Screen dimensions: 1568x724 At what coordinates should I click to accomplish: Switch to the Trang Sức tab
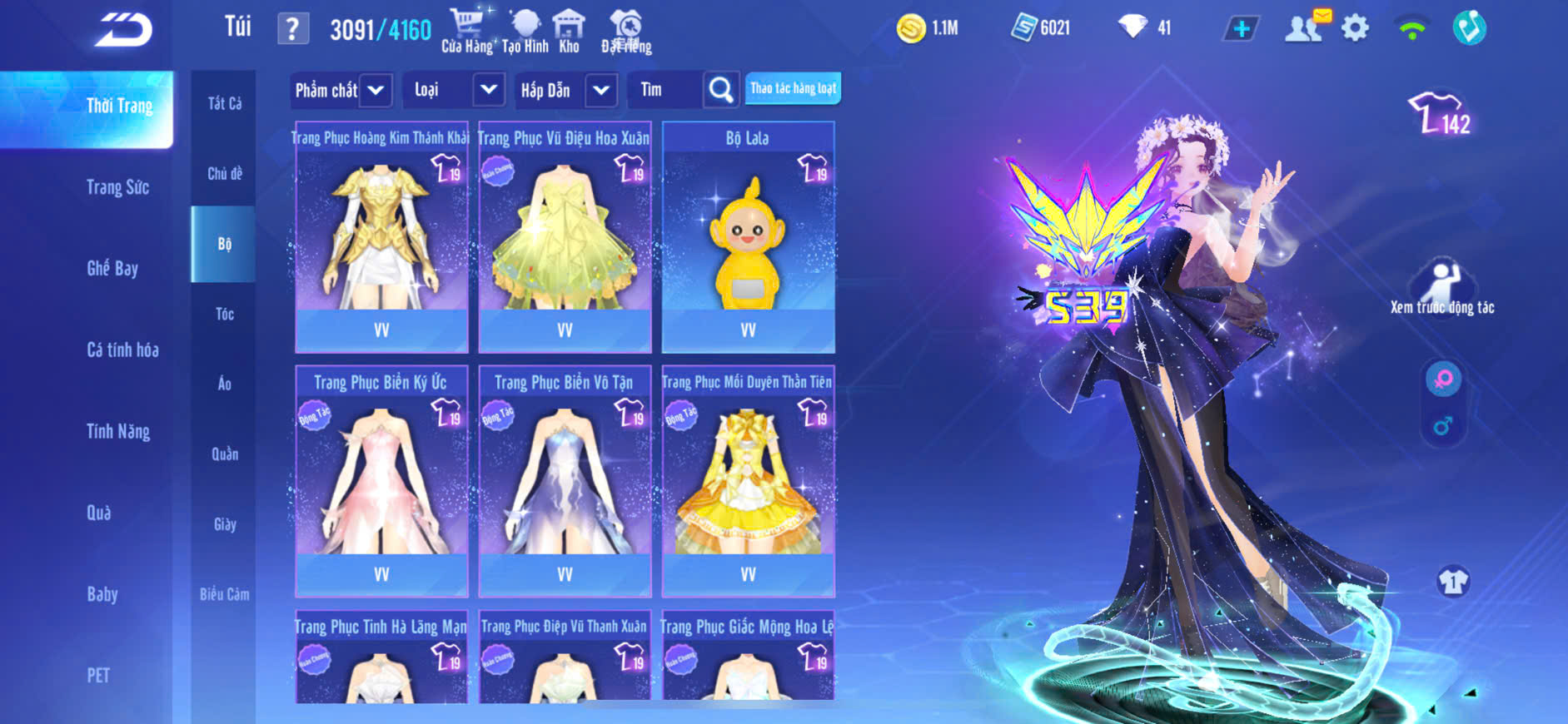pos(117,187)
